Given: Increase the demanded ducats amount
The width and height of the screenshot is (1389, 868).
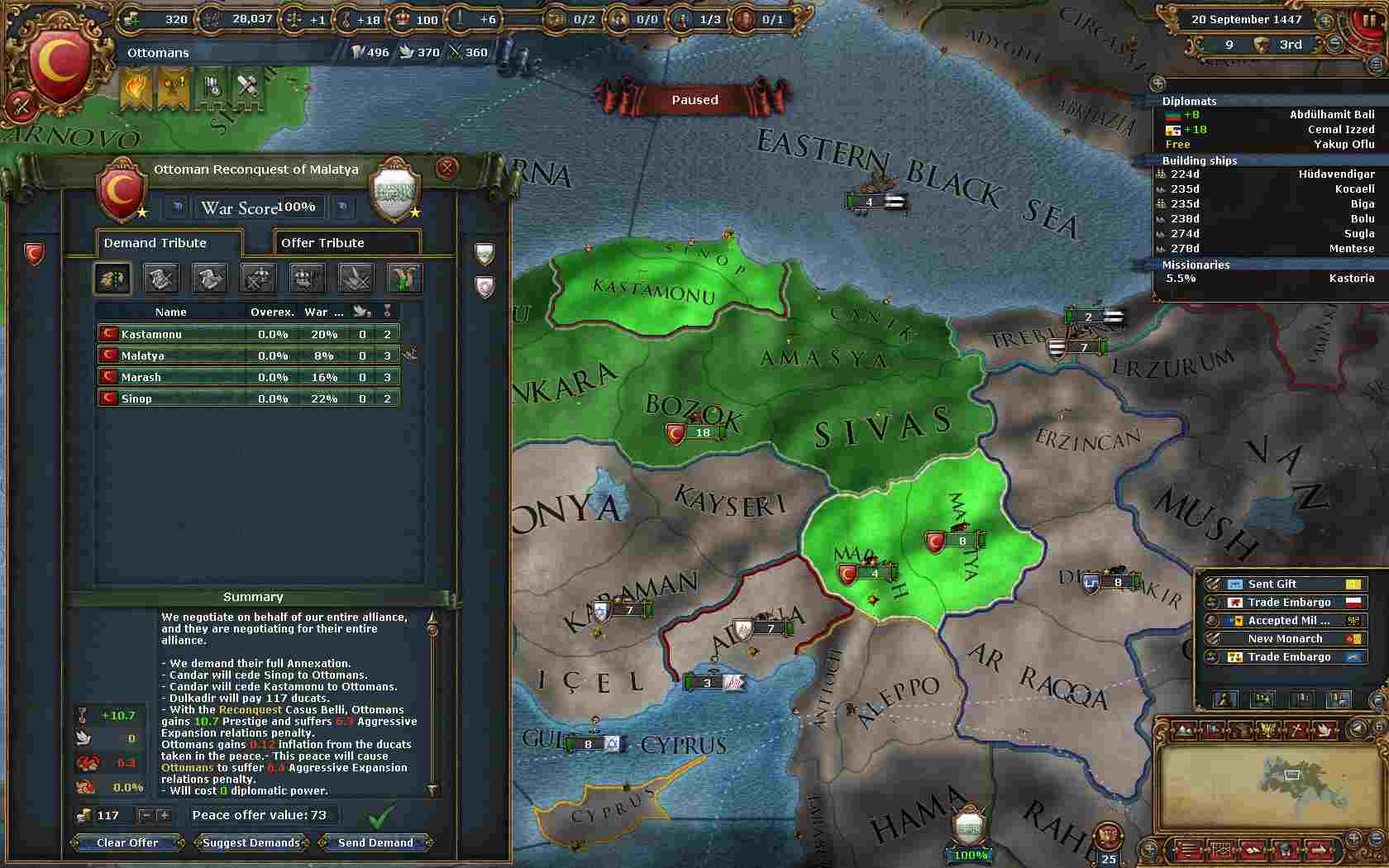Looking at the screenshot, I should point(164,816).
